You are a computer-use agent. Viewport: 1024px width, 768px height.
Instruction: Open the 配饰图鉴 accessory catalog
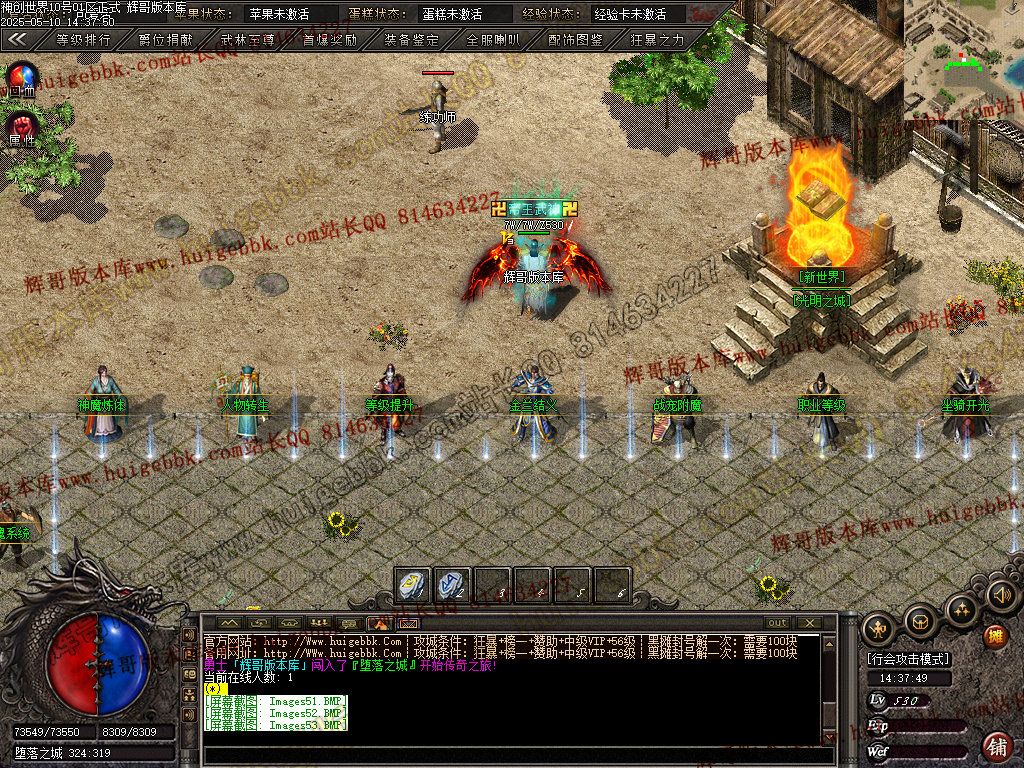coord(576,40)
